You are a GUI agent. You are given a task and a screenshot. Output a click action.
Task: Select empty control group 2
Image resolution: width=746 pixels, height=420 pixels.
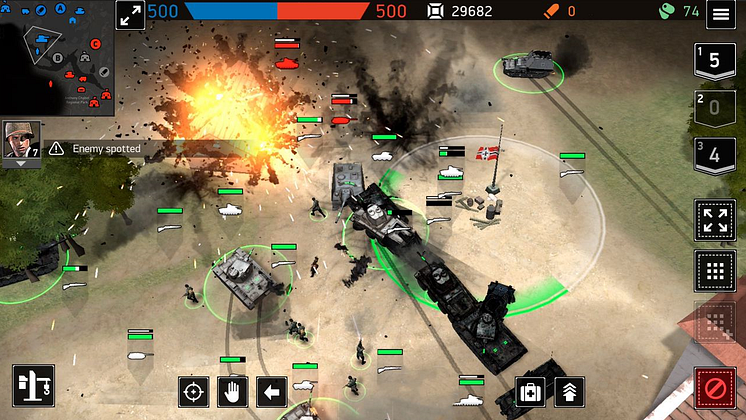(714, 107)
